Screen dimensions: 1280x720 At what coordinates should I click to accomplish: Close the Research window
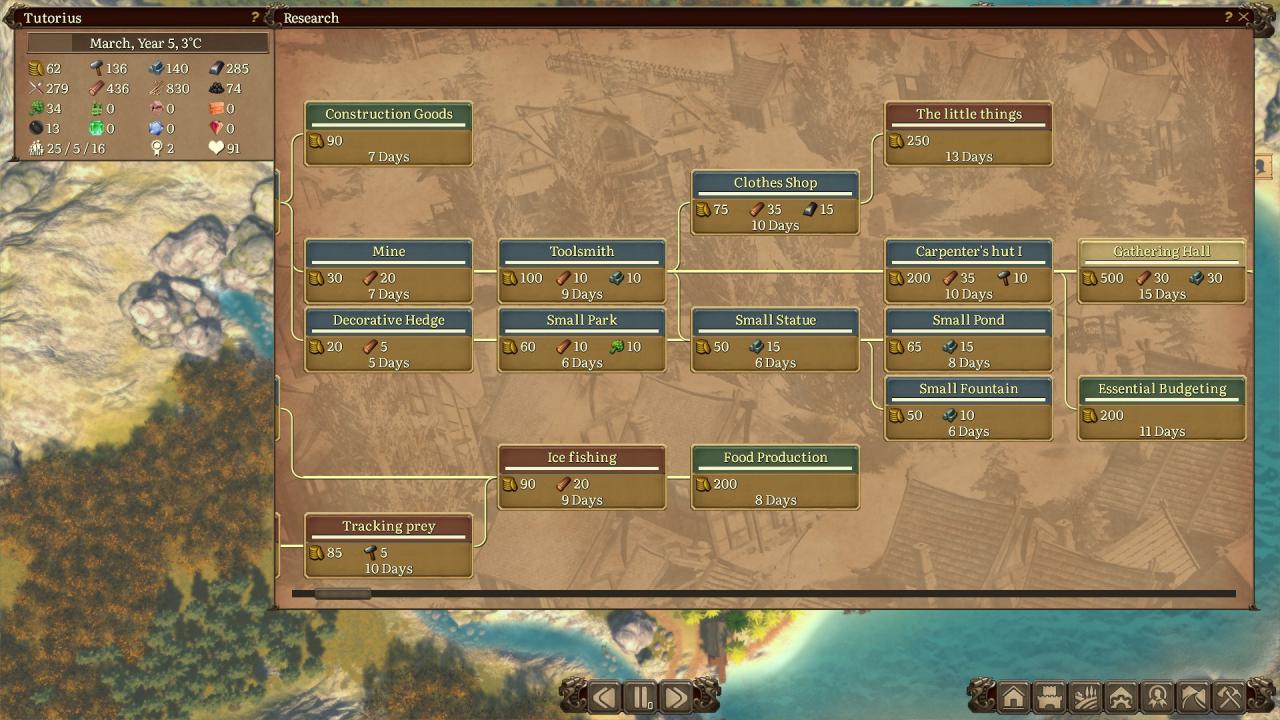pos(1244,17)
